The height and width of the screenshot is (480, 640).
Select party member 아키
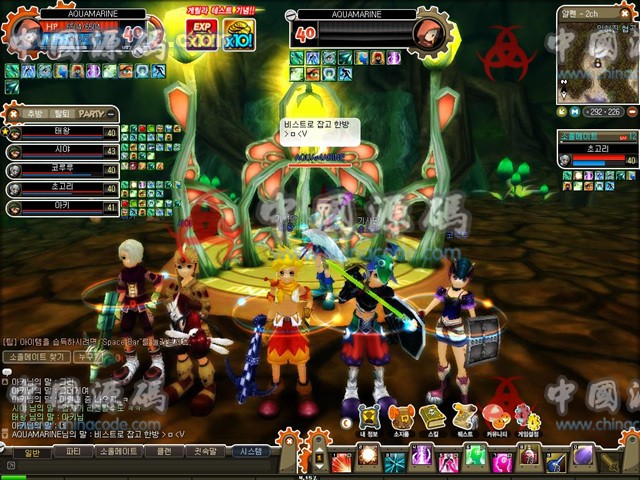click(x=62, y=208)
